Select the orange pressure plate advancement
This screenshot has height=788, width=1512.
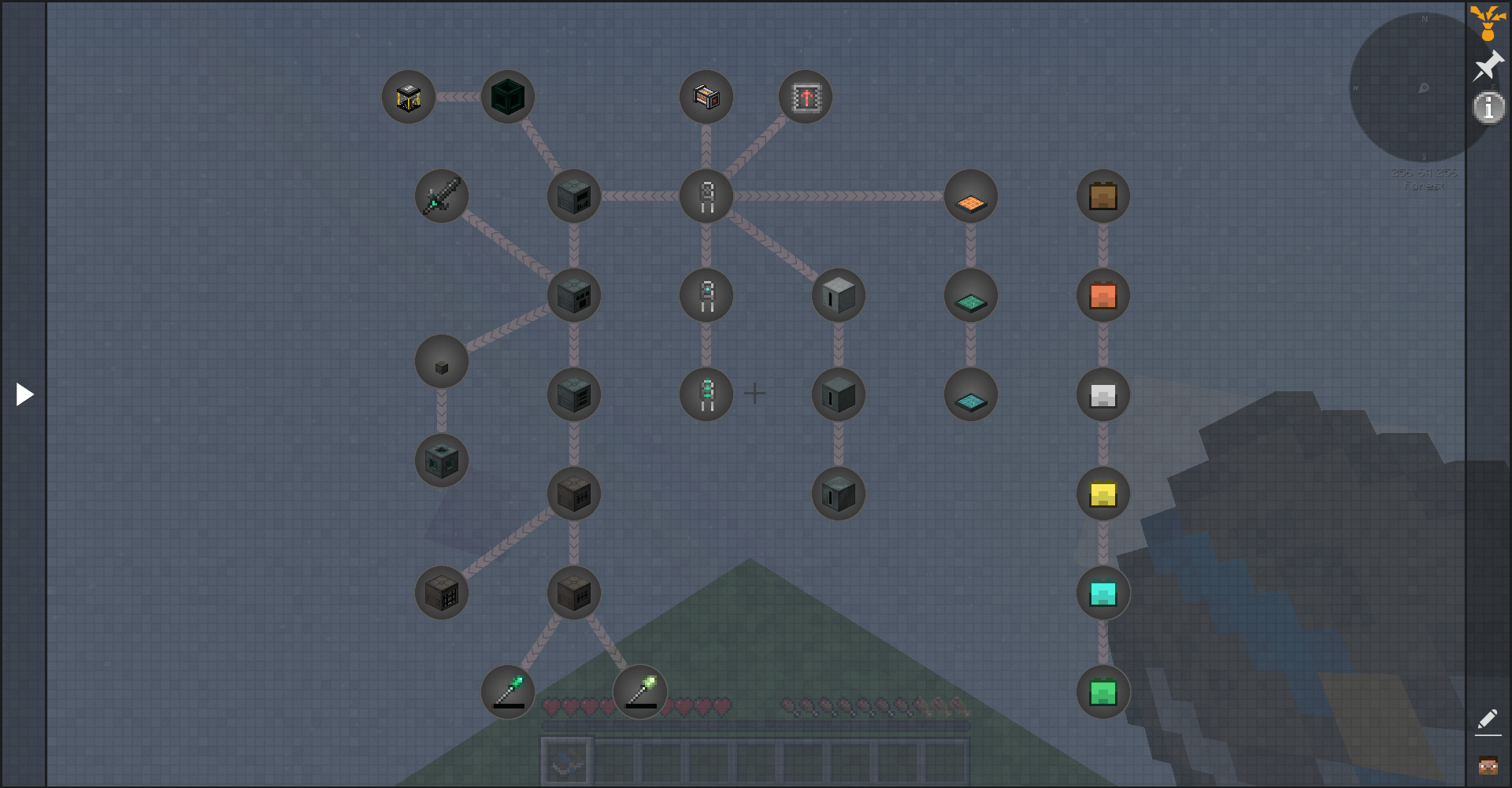coord(970,196)
